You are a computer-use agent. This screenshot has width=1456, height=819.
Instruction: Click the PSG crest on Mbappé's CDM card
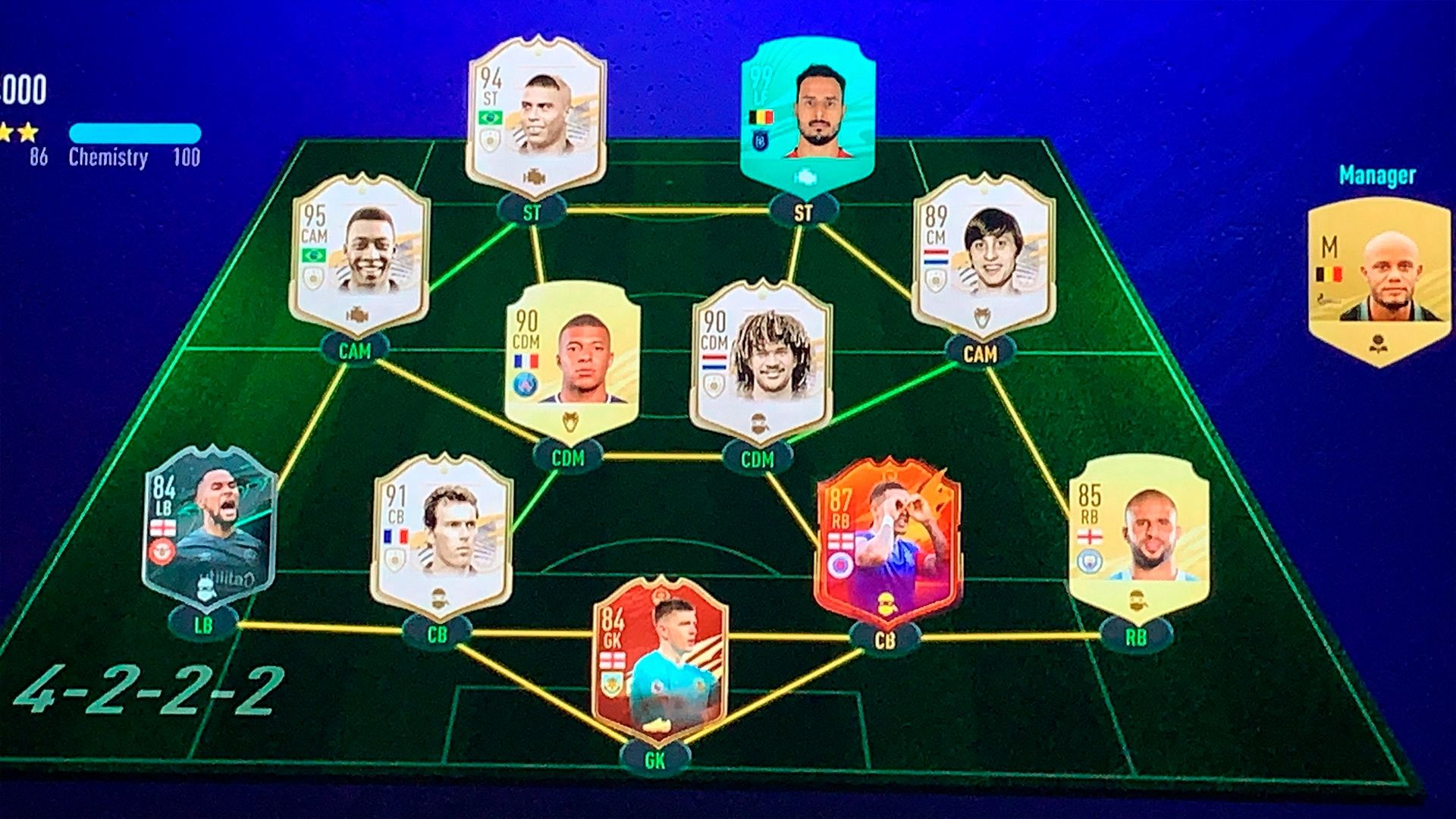click(x=525, y=384)
